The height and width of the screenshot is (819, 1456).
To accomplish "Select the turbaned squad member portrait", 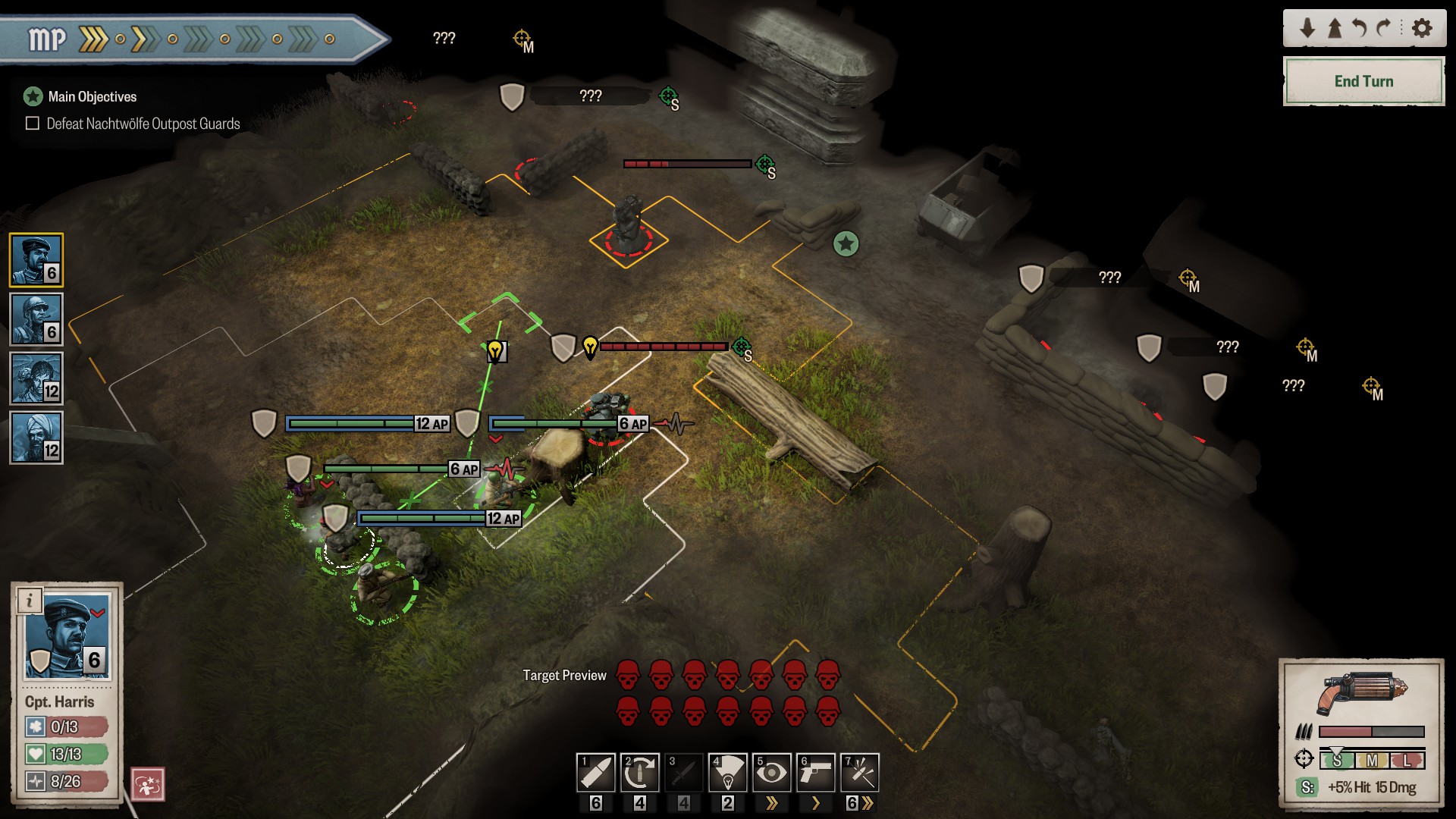I will point(36,438).
